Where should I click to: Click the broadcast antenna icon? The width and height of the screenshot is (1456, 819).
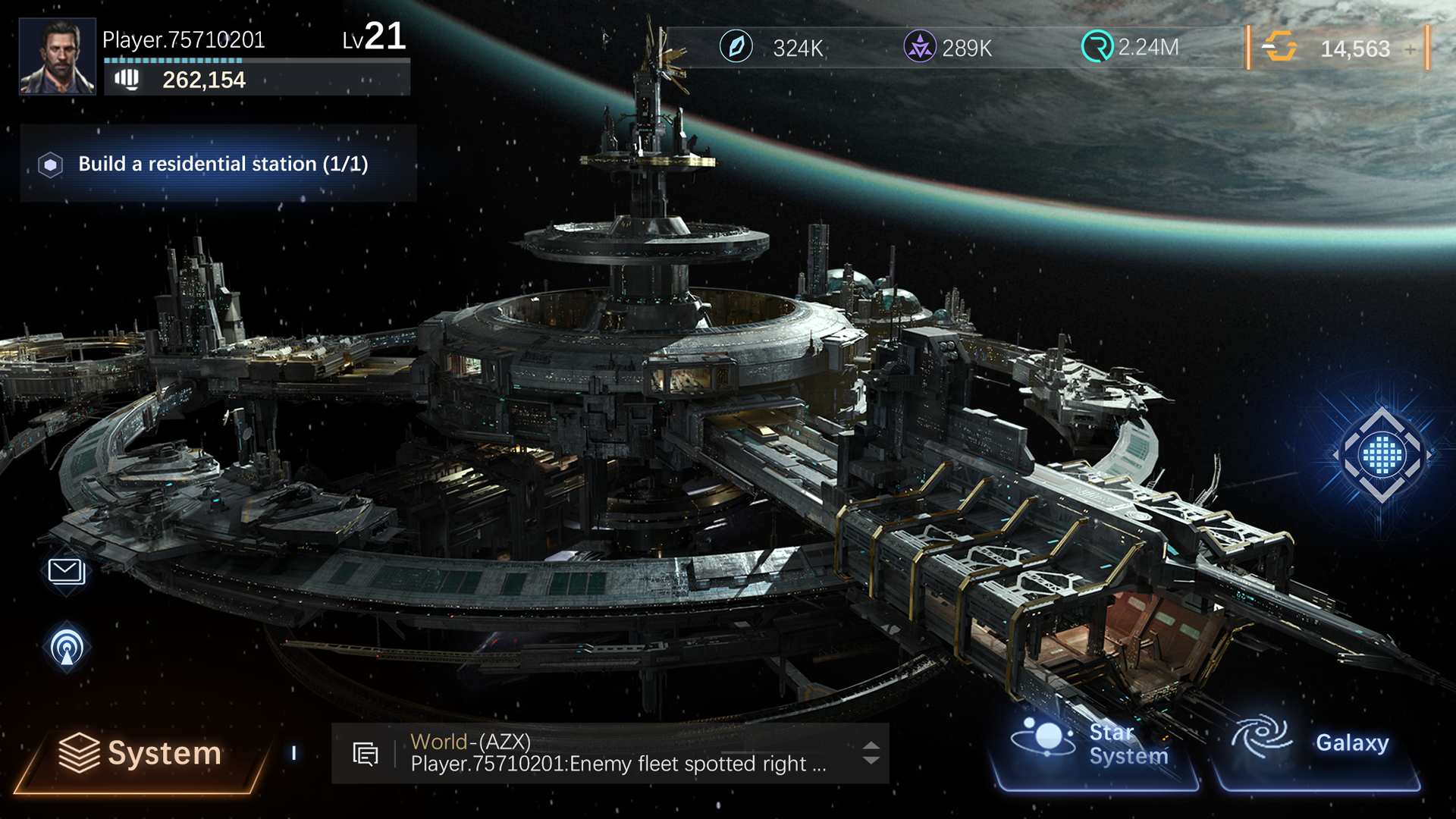[65, 648]
